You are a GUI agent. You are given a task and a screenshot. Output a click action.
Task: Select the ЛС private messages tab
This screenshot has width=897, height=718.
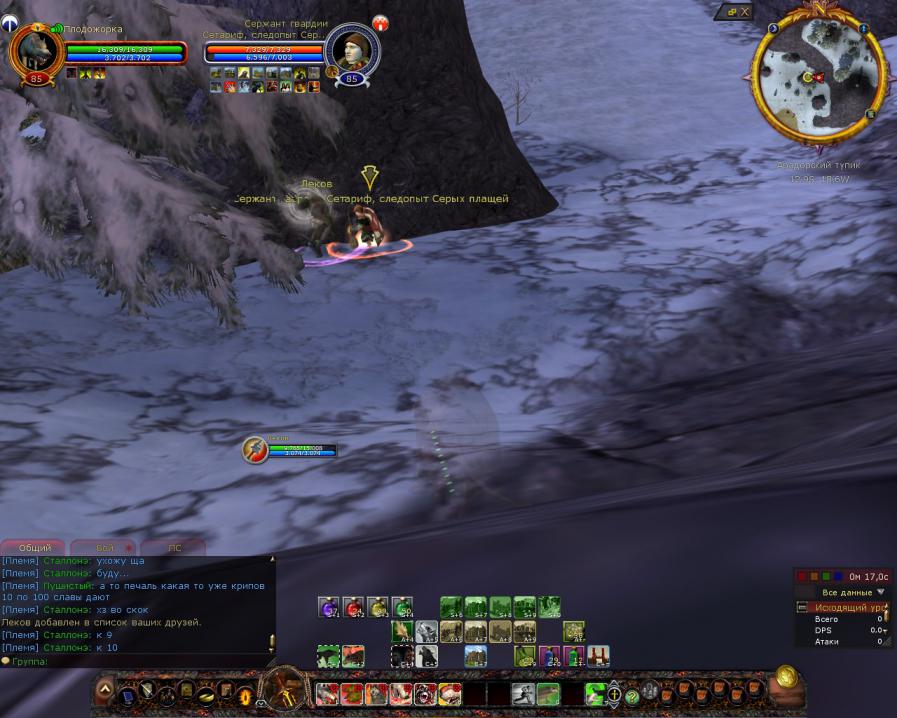(174, 548)
